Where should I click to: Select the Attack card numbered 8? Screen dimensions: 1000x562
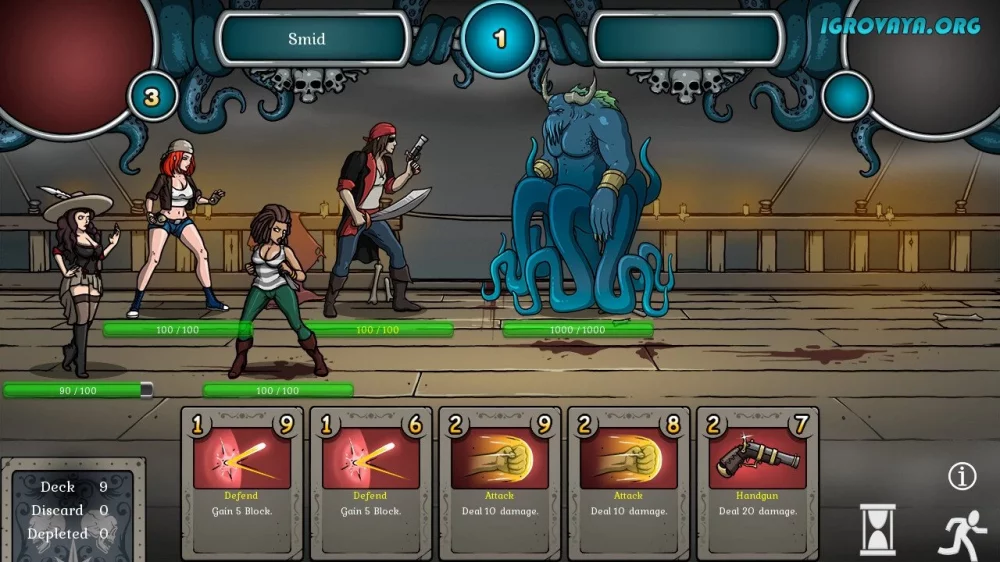[x=628, y=482]
